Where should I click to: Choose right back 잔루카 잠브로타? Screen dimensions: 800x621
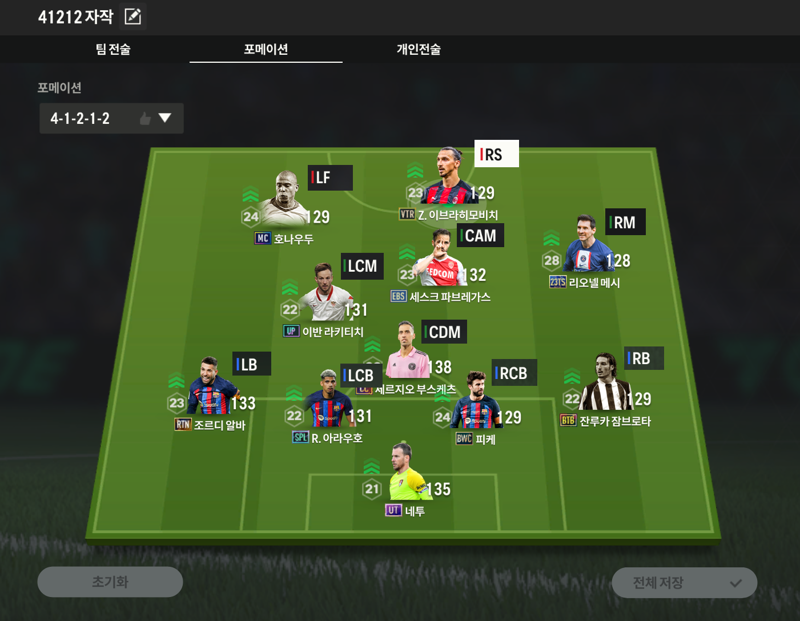point(605,386)
